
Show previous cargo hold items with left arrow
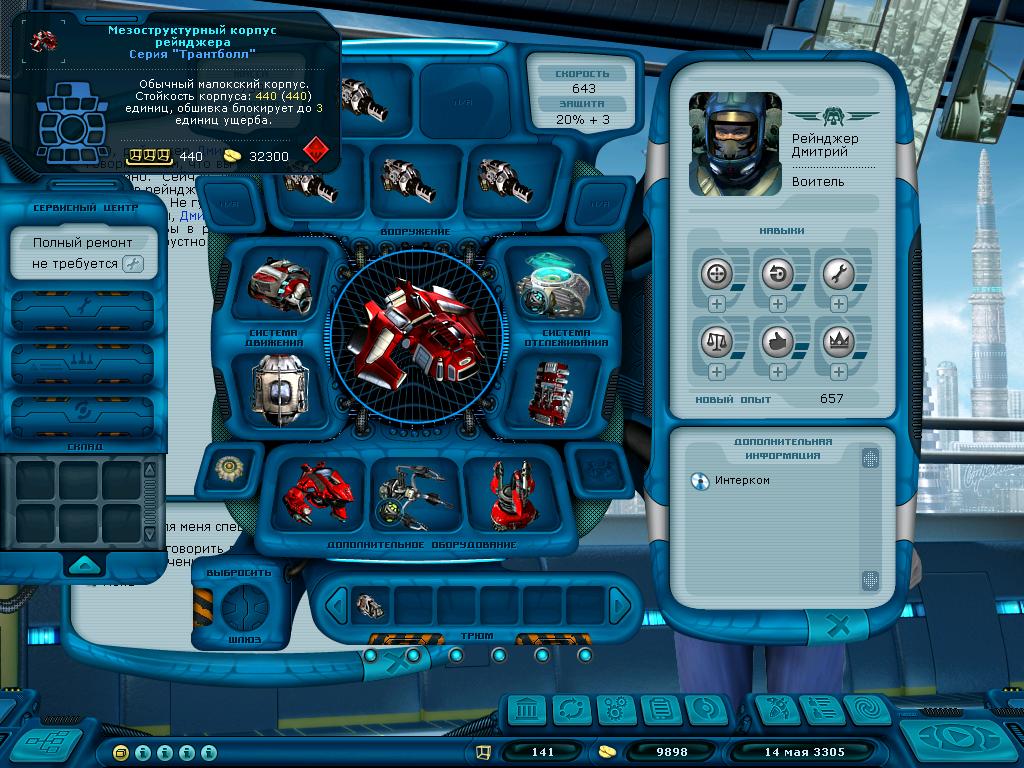tap(338, 605)
